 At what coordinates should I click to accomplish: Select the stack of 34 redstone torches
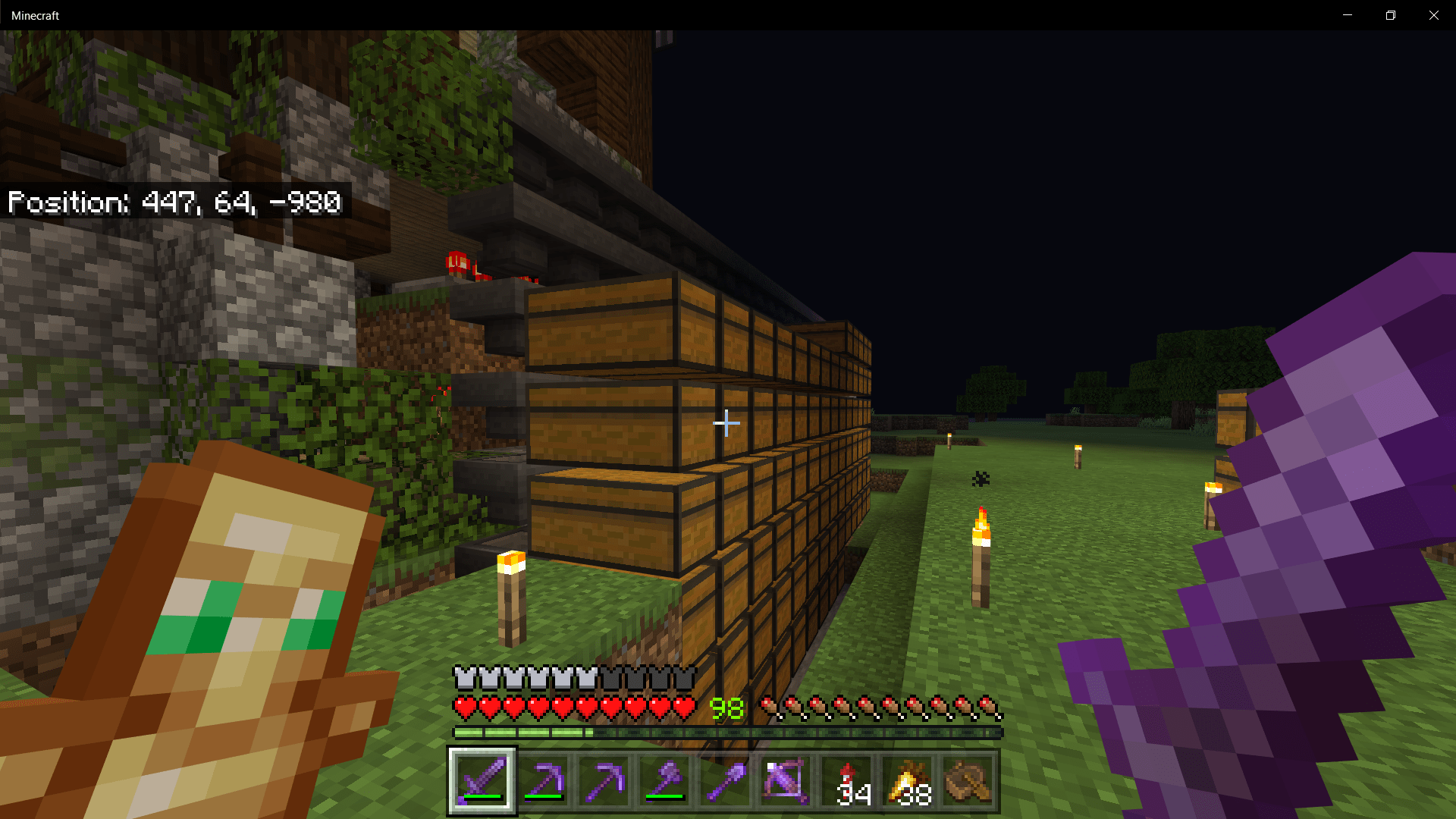click(x=848, y=781)
